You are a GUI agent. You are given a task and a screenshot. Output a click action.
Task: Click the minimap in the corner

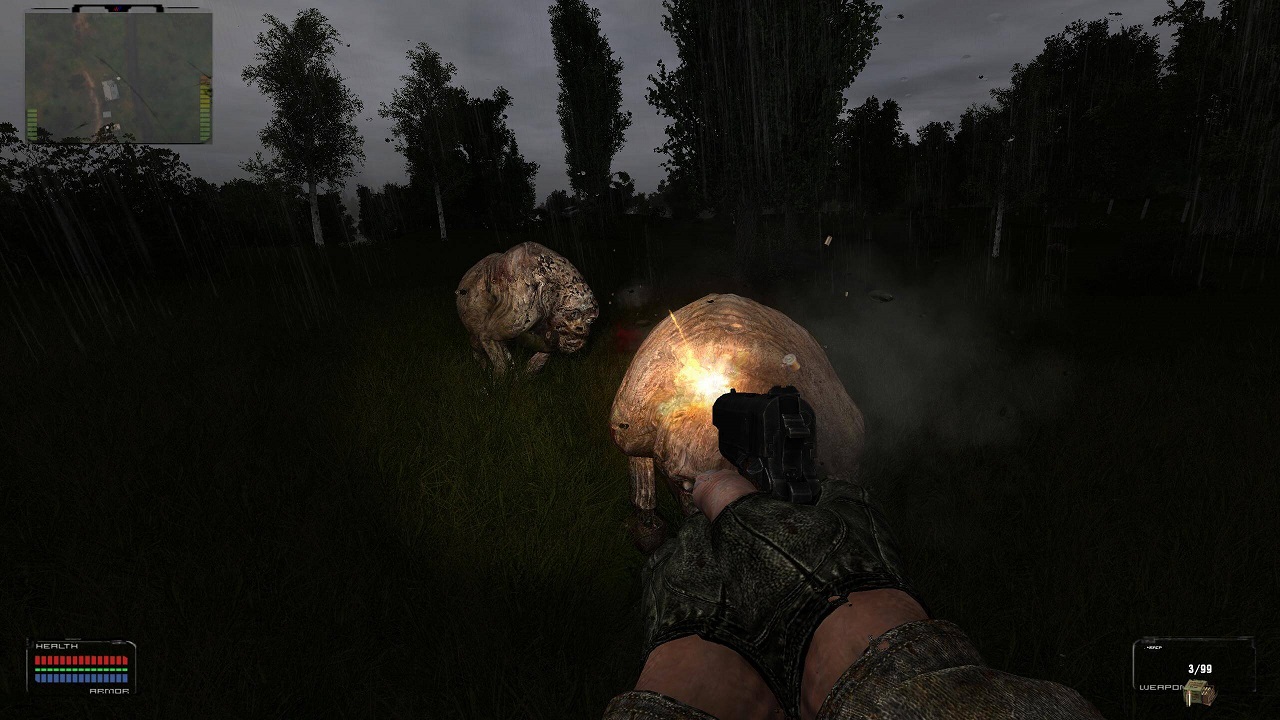tap(118, 77)
